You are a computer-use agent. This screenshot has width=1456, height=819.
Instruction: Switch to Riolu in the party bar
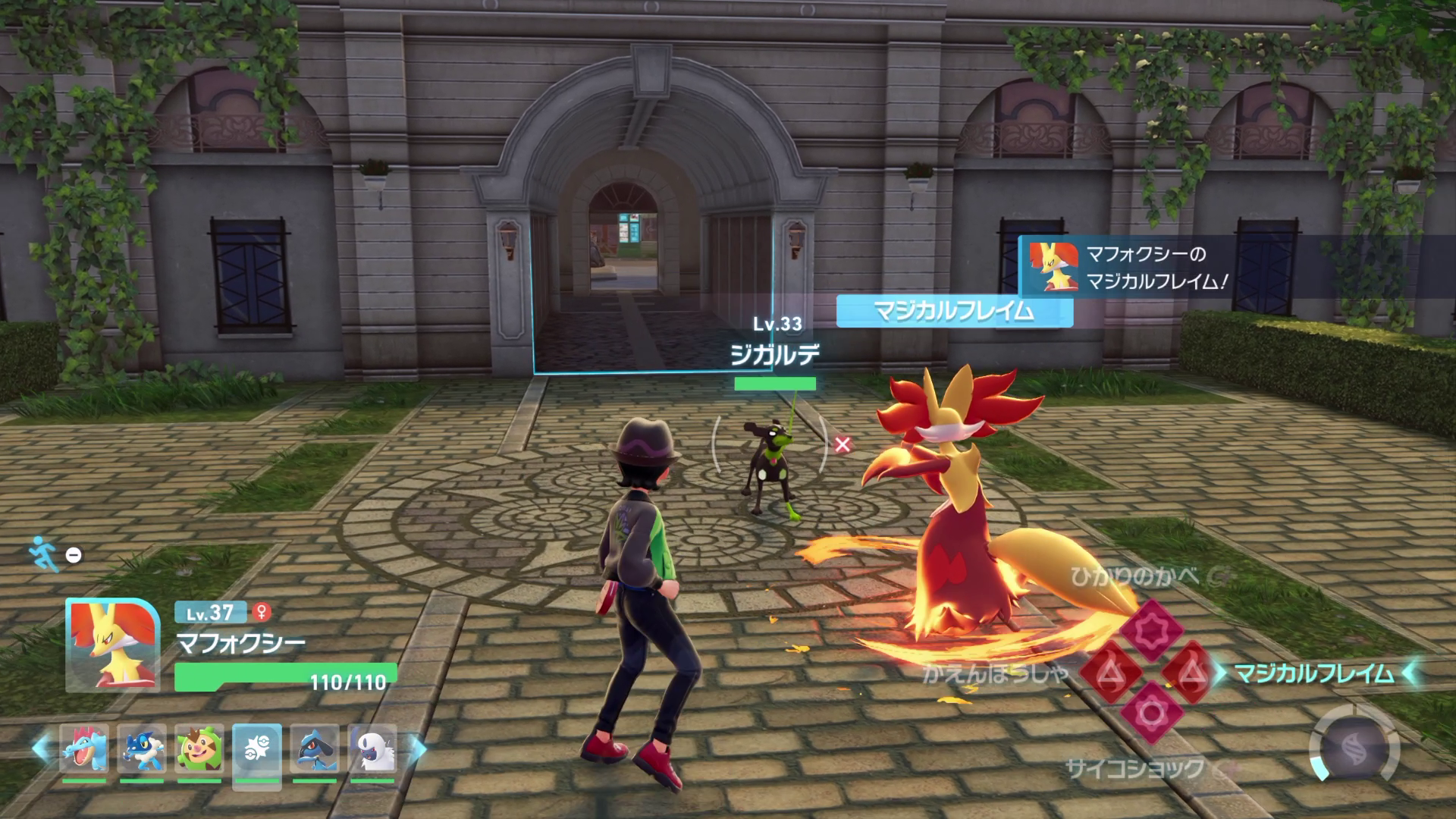pos(315,749)
